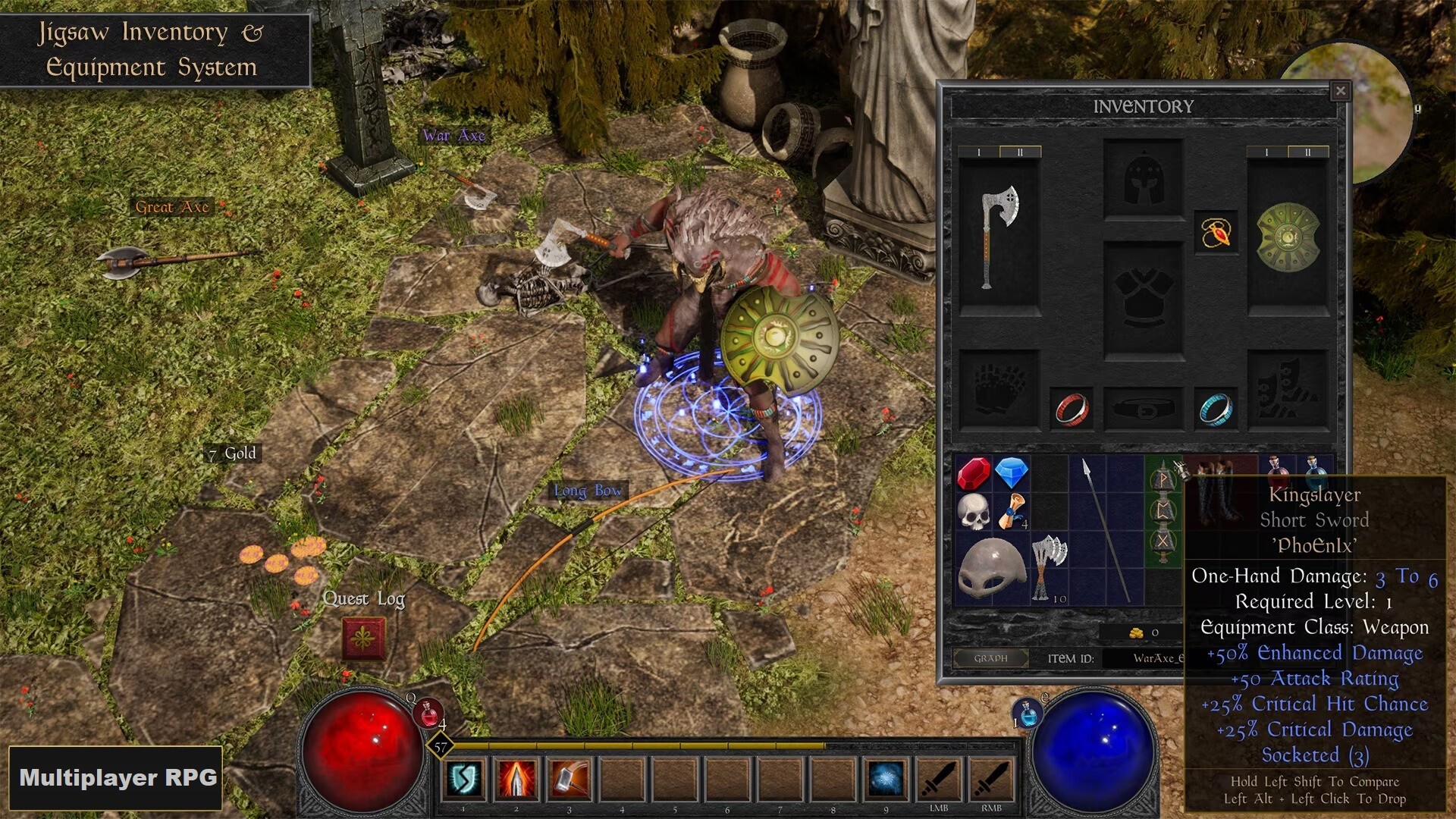Click the red ring in its equipment slot
Screen dimensions: 1456x819
(x=1069, y=410)
